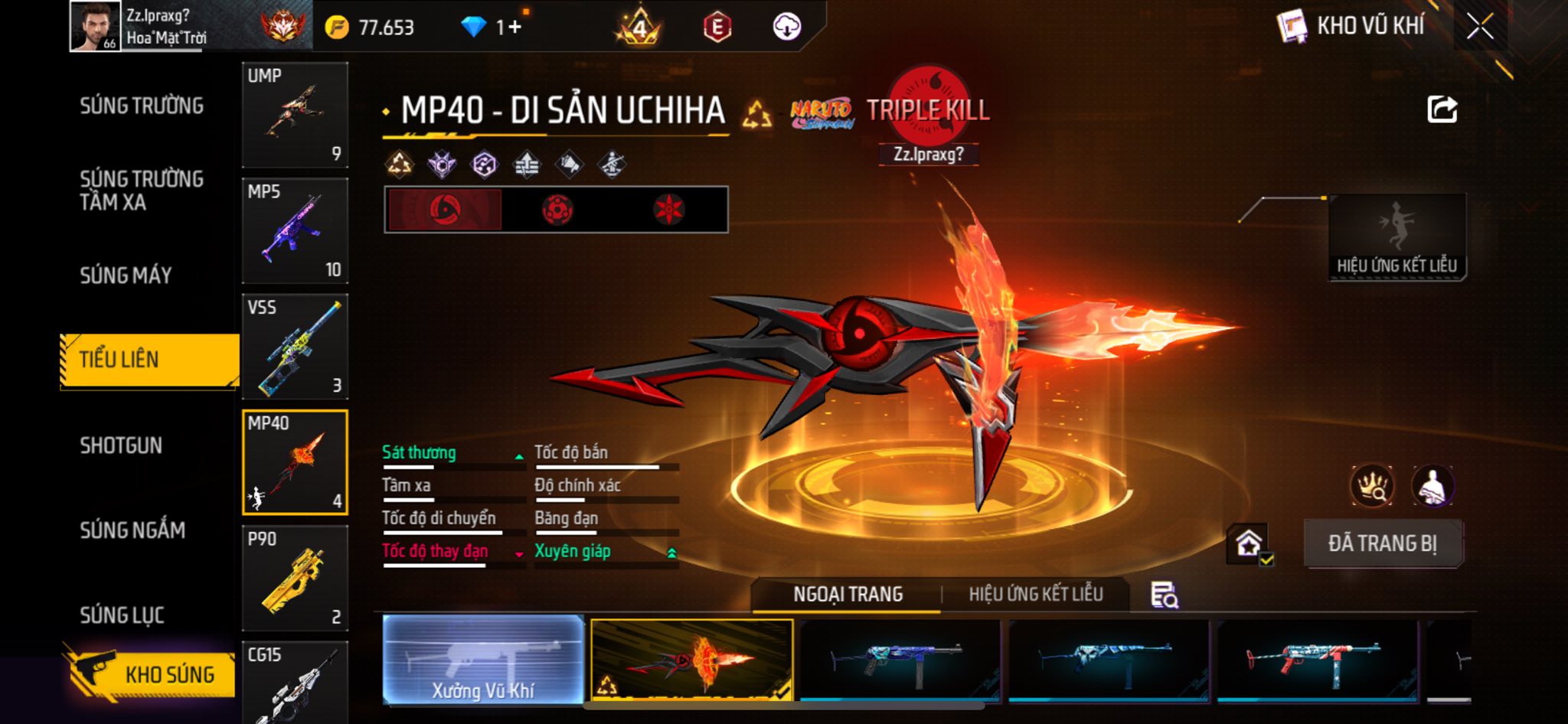The height and width of the screenshot is (724, 1568).
Task: Open the Súng Máy weapon category
Action: point(126,276)
